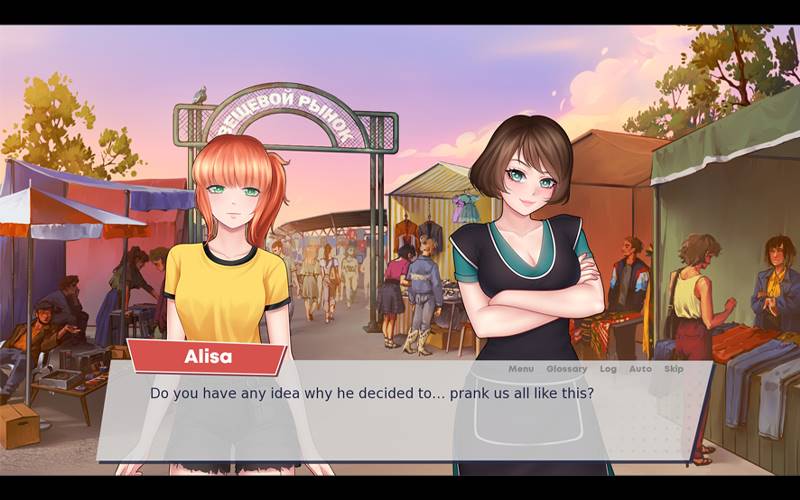Toggle Auto-advance mode
Screen dimensions: 800x500
640,369
